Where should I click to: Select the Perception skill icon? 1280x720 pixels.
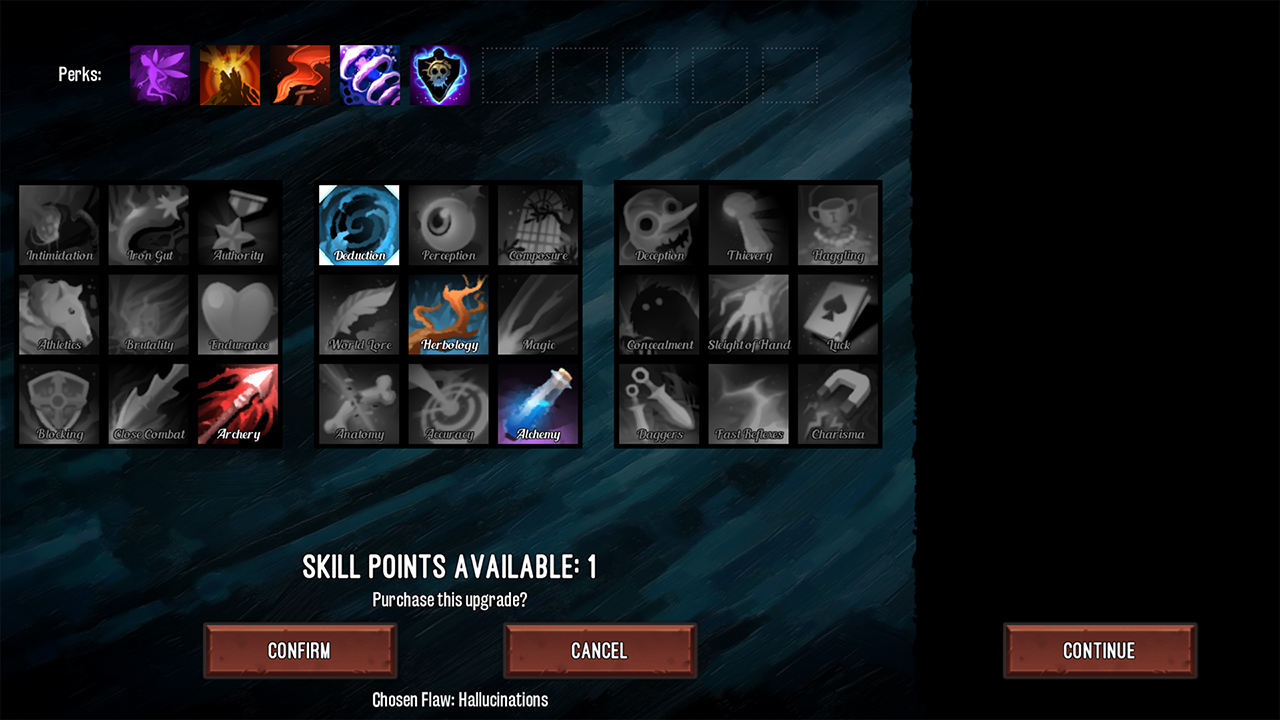point(448,224)
